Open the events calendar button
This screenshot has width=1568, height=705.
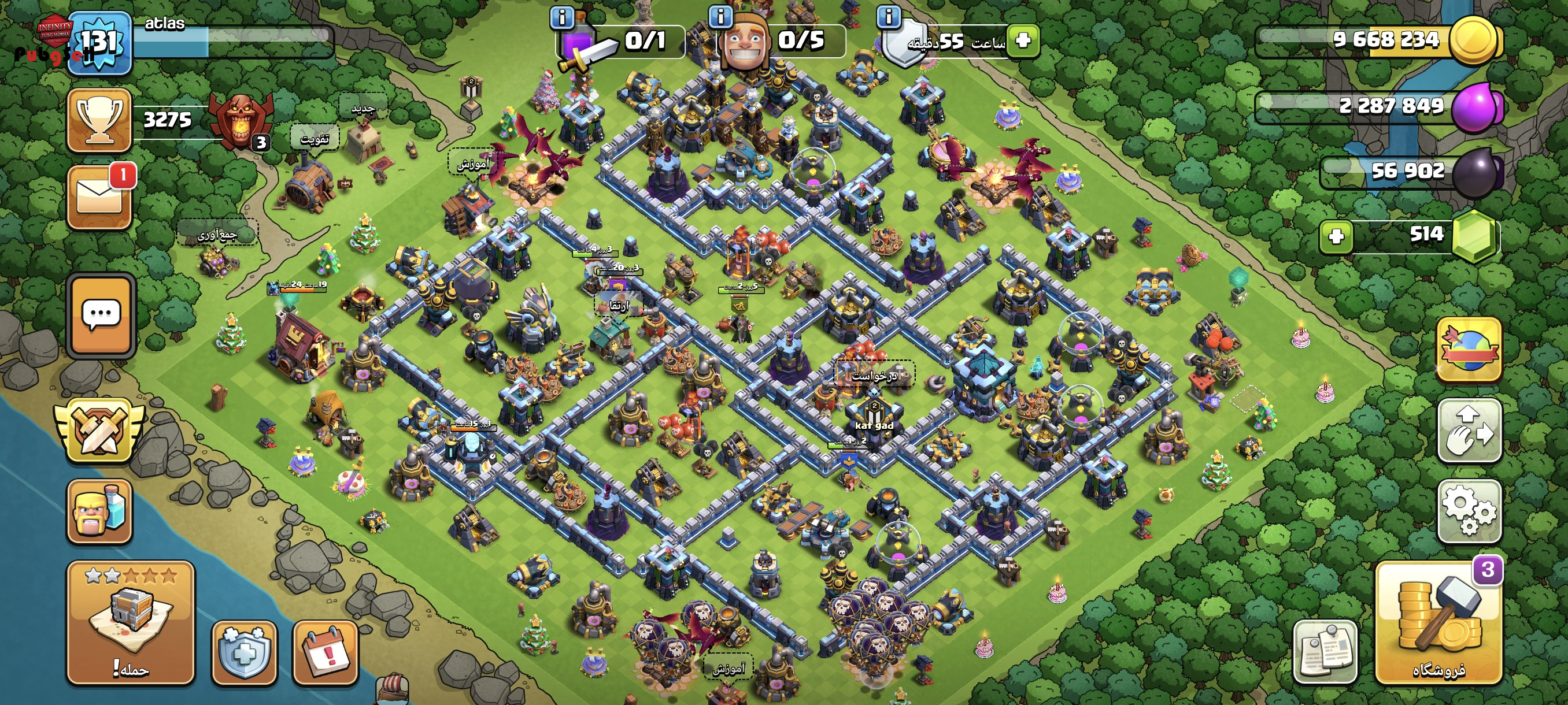pyautogui.click(x=325, y=652)
